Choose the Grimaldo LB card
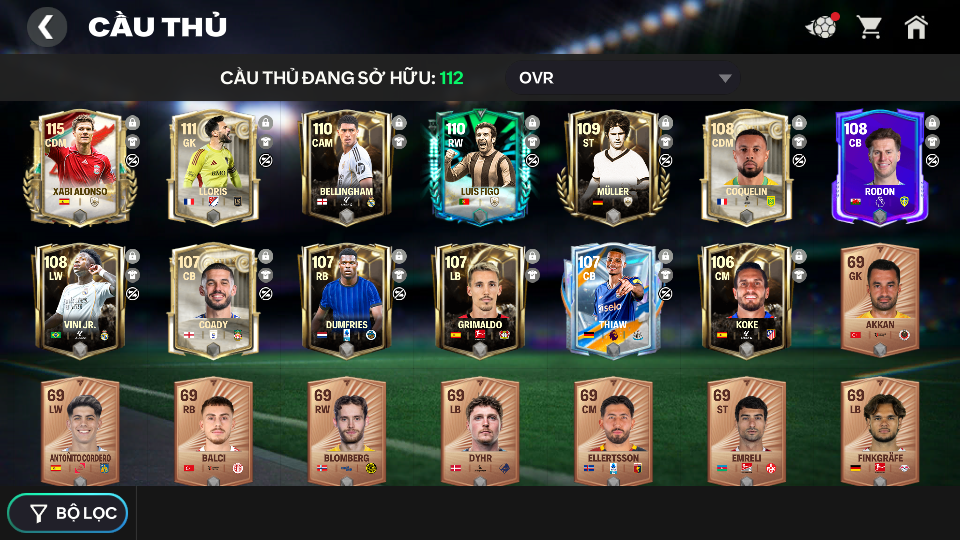960x540 pixels. (480, 300)
